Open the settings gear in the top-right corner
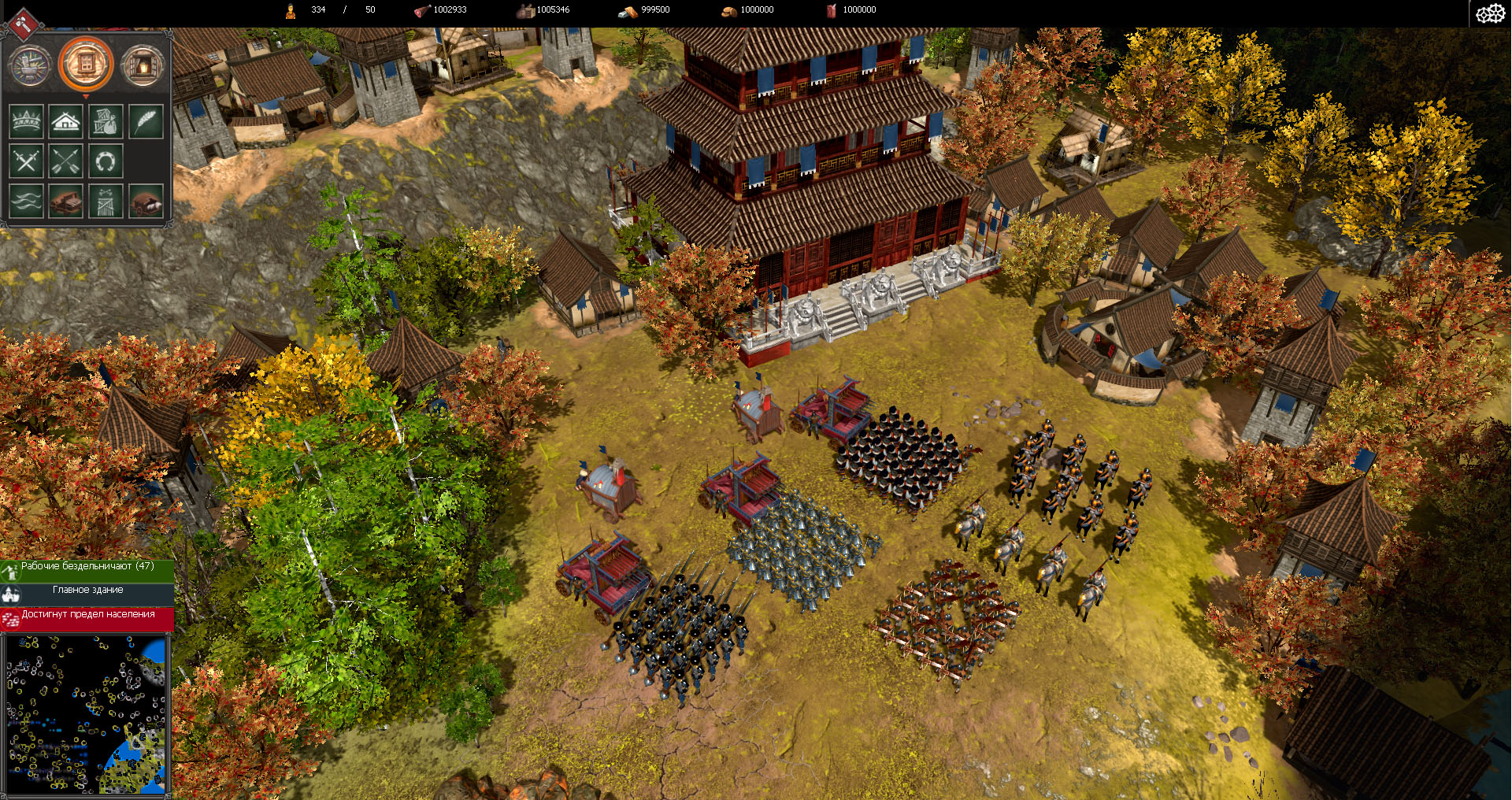Viewport: 1512px width, 800px height. click(1490, 13)
